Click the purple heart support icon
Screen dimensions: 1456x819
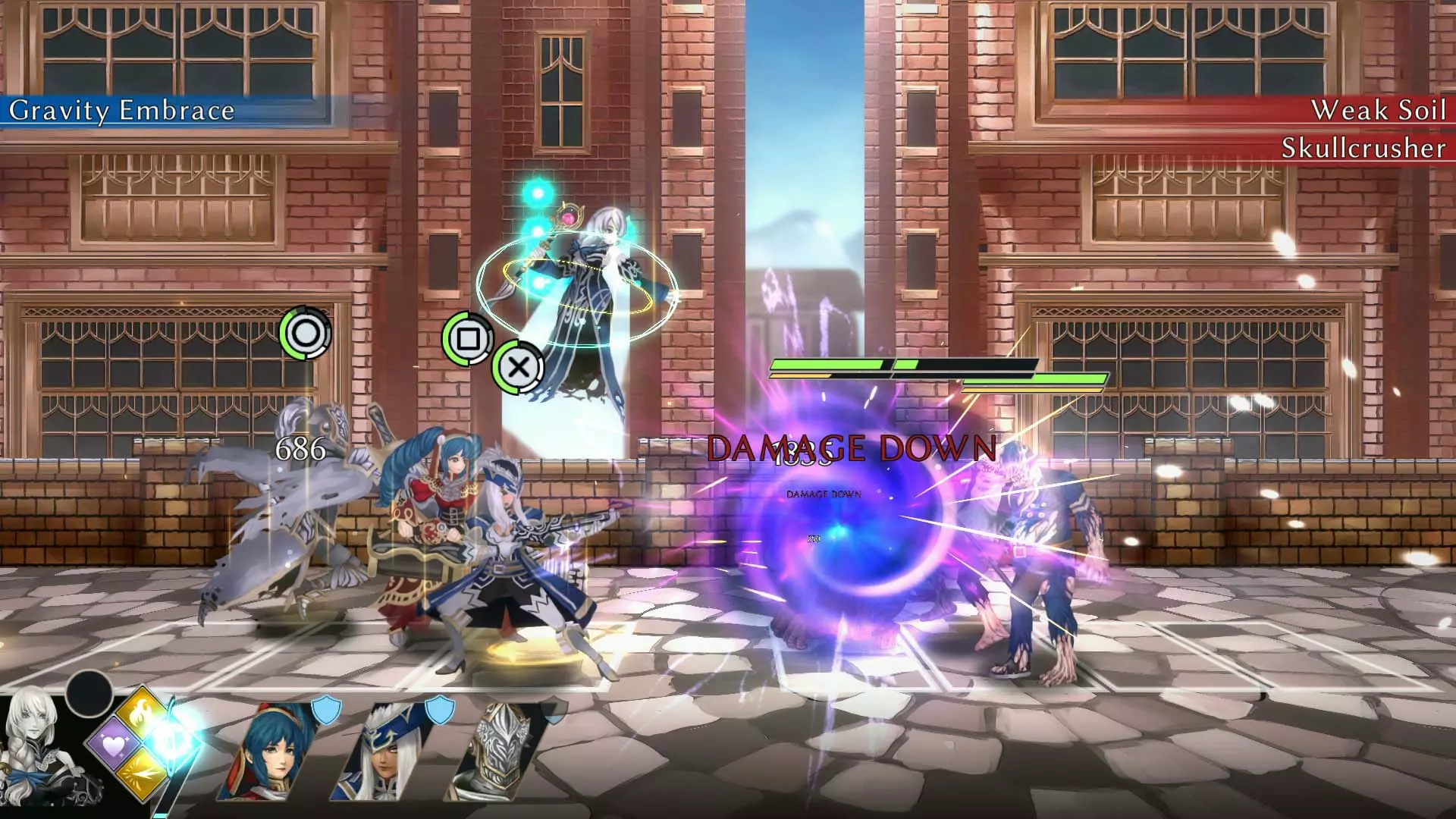(115, 745)
